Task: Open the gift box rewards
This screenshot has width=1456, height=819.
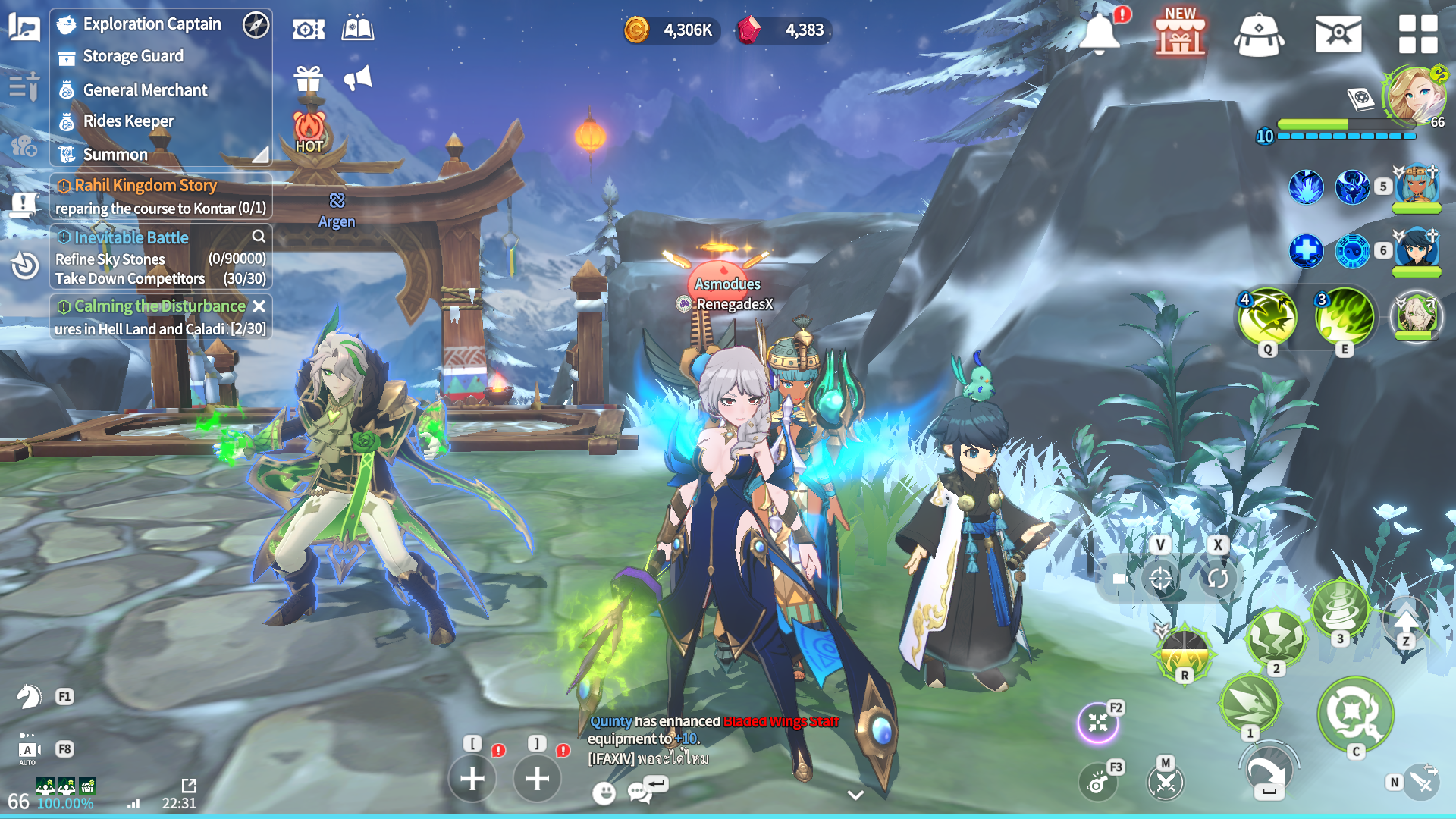Action: [309, 78]
